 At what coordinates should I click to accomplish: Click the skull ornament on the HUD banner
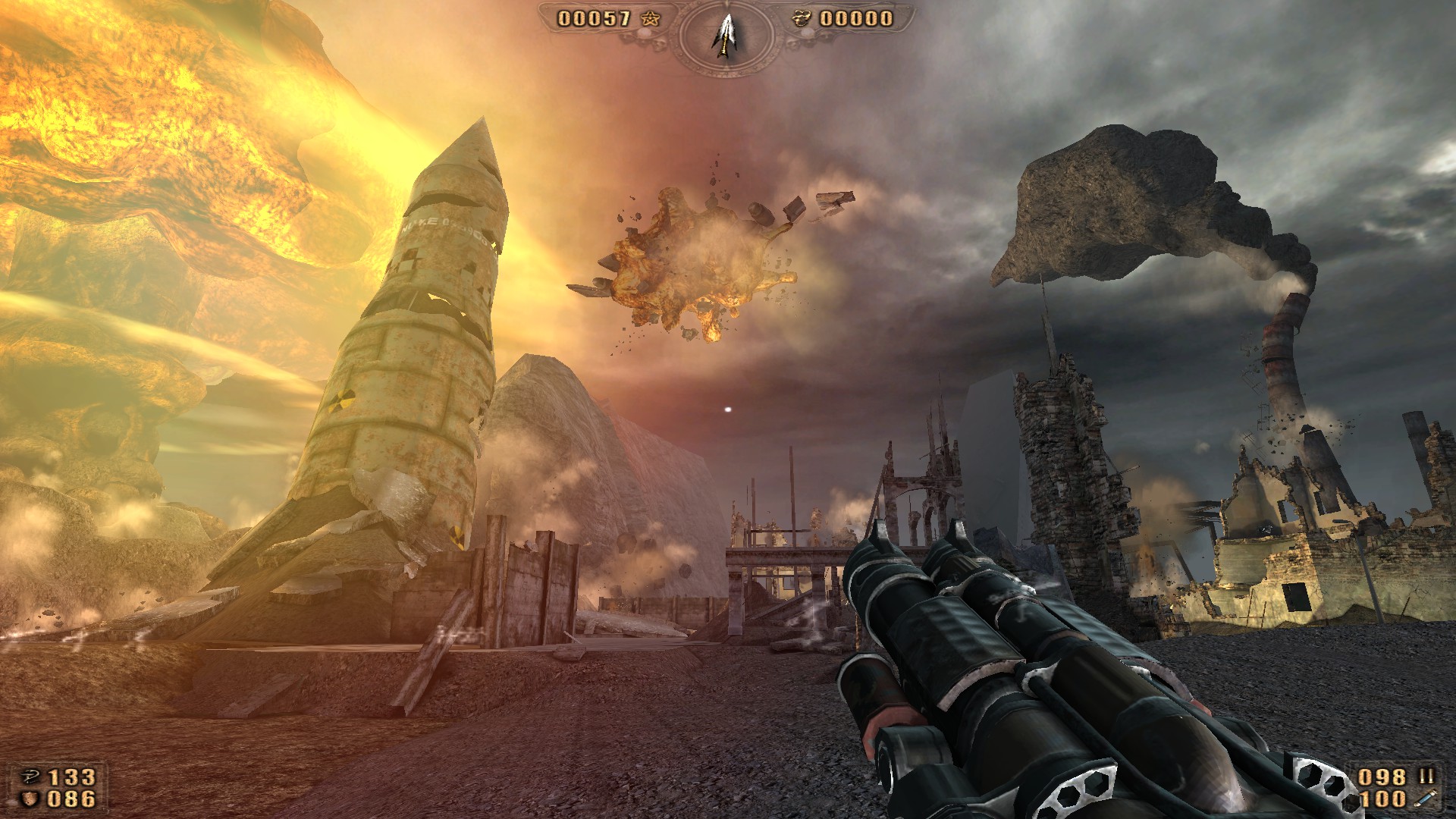click(x=659, y=44)
